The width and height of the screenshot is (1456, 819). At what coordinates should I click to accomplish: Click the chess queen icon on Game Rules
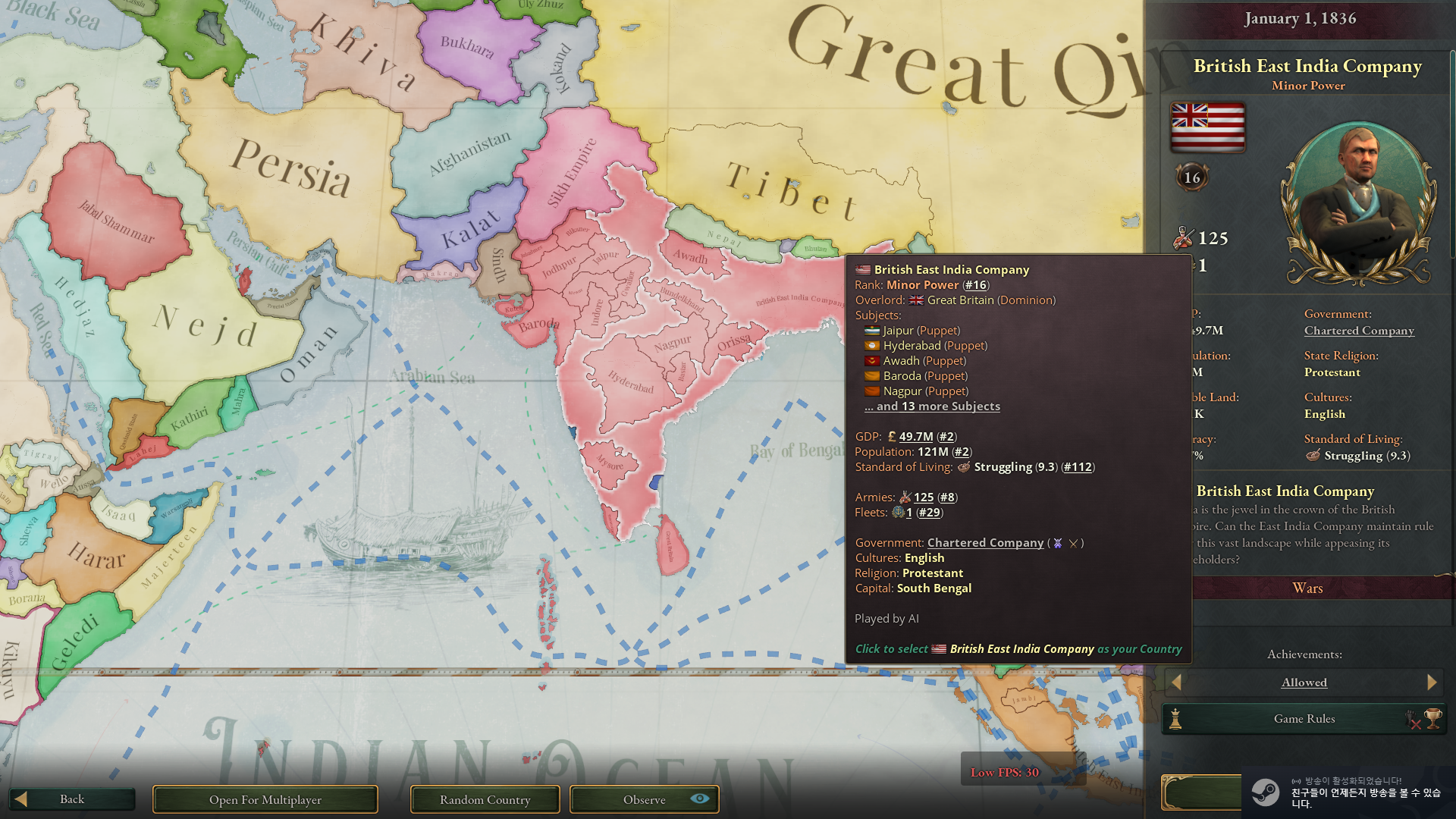click(1175, 719)
